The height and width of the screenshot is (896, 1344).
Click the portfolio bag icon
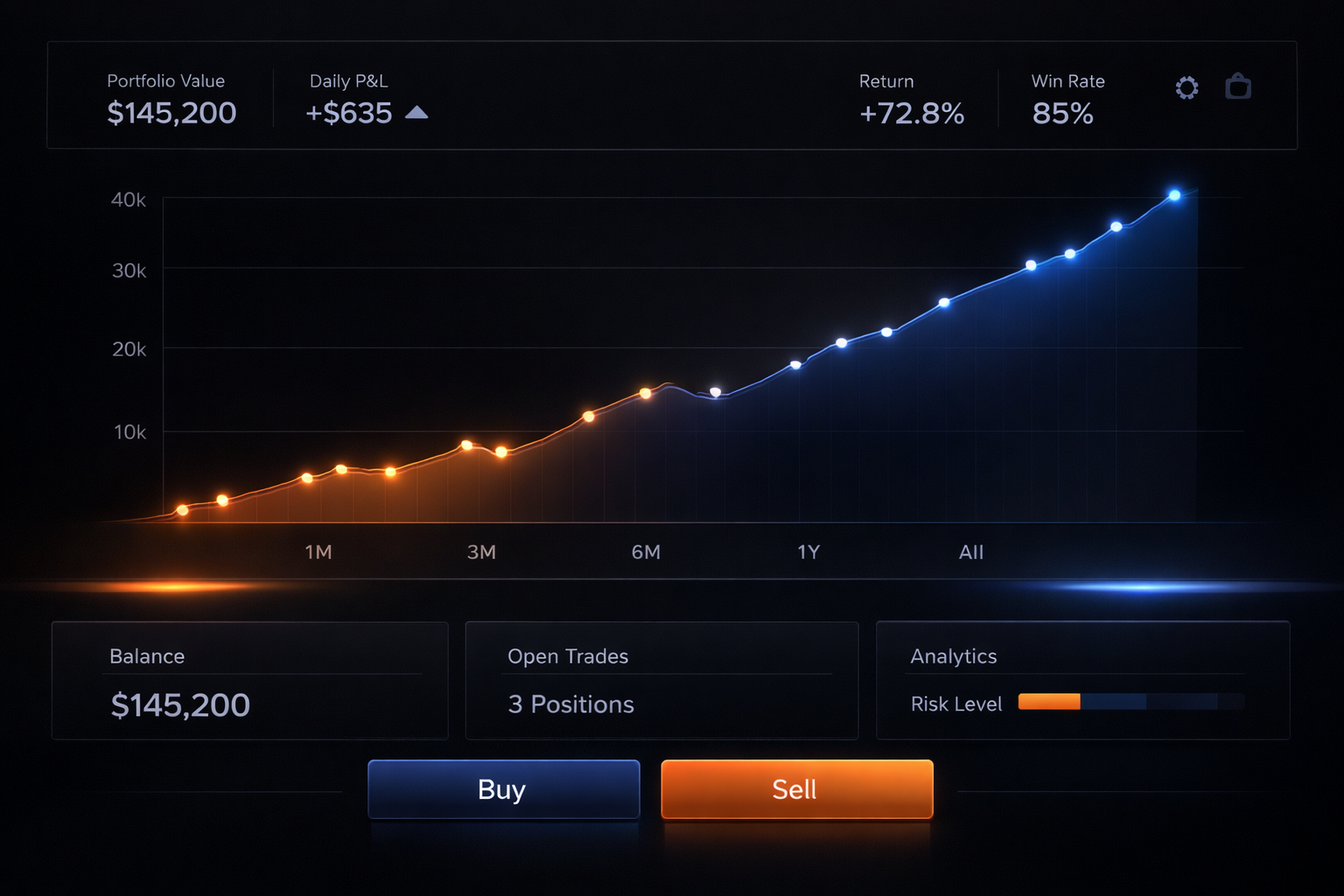(1239, 87)
